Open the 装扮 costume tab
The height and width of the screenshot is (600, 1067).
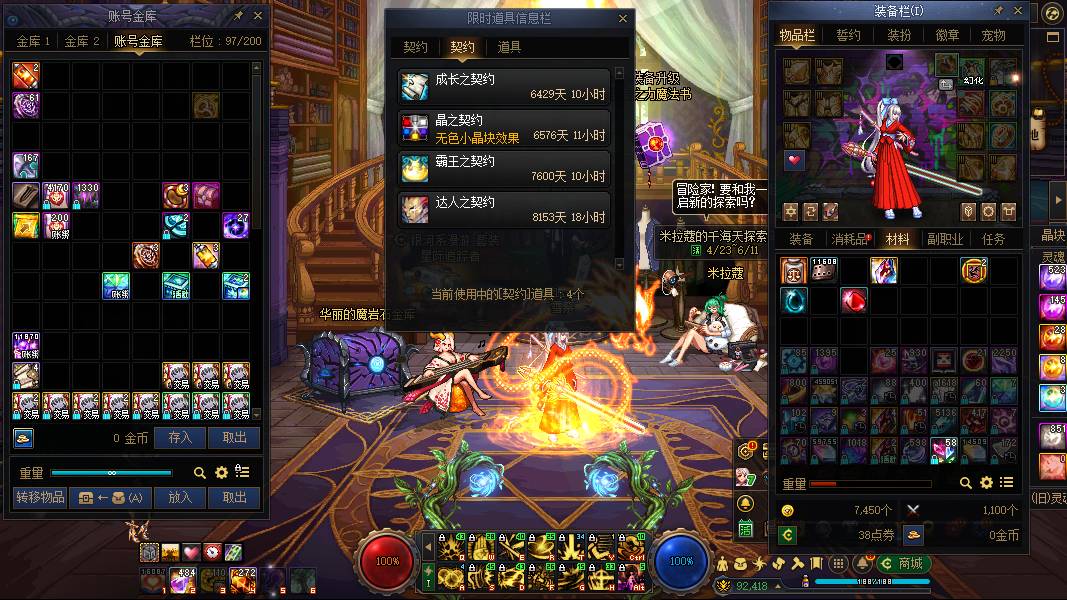click(x=899, y=35)
